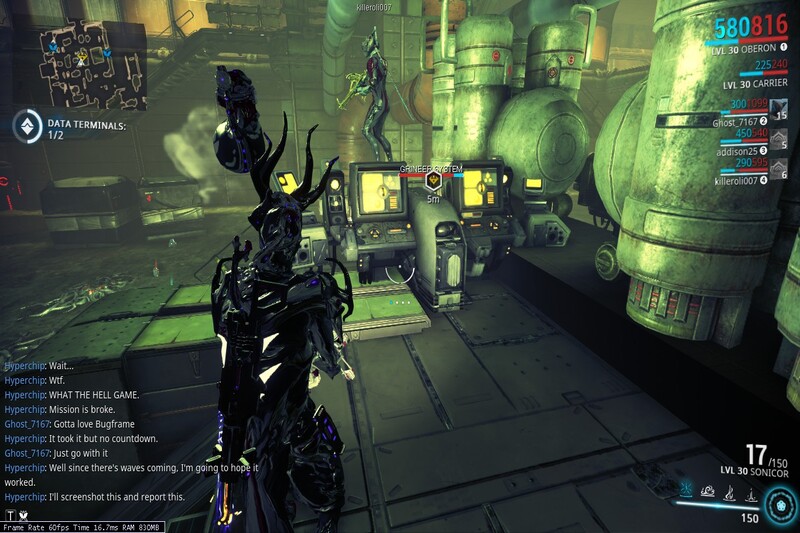Open the chat text input icon
Image resolution: width=800 pixels, height=533 pixels.
9,514
